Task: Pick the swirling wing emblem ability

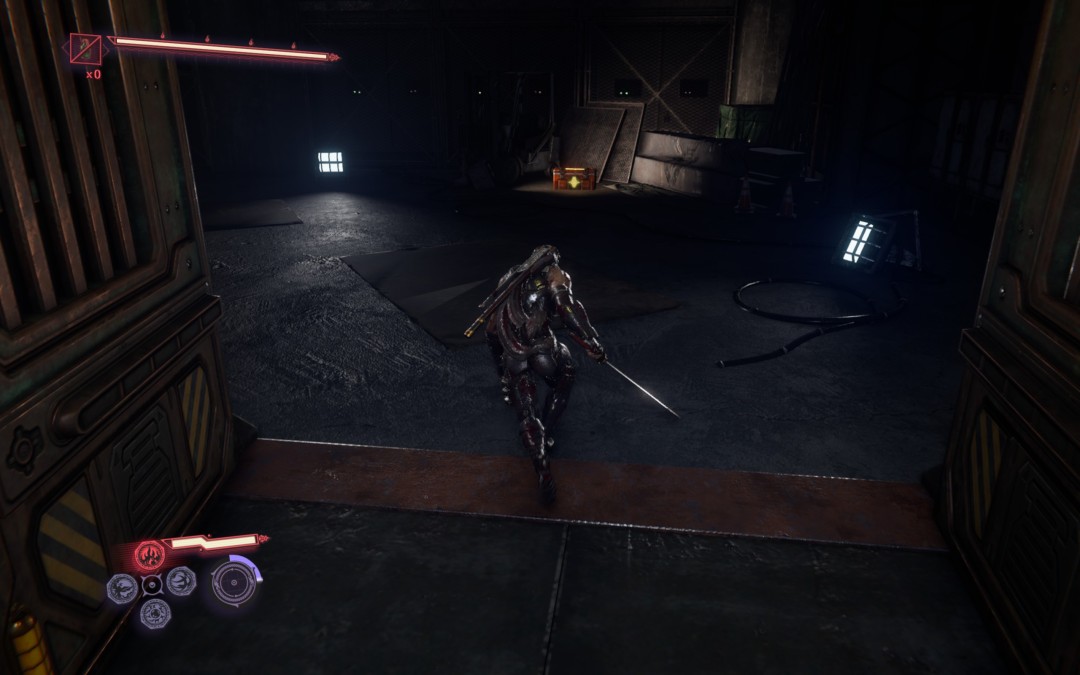Action: tap(181, 581)
